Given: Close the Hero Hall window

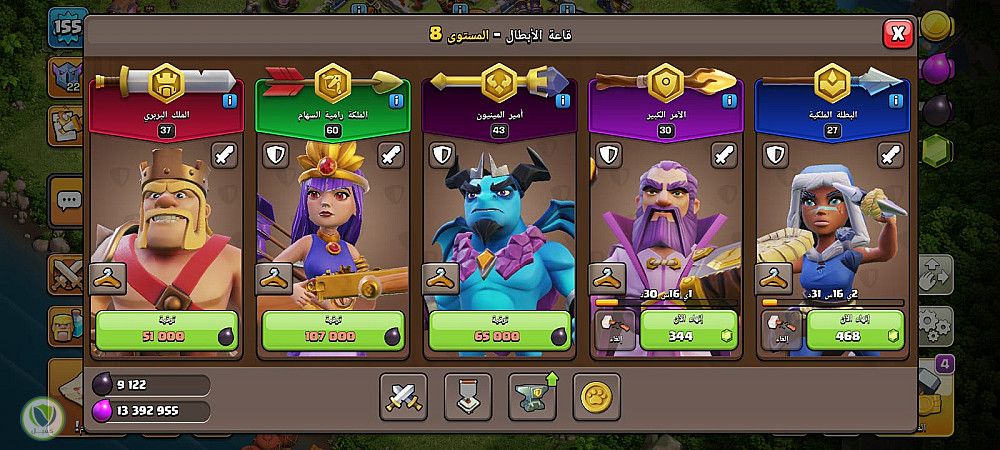Looking at the screenshot, I should [898, 34].
